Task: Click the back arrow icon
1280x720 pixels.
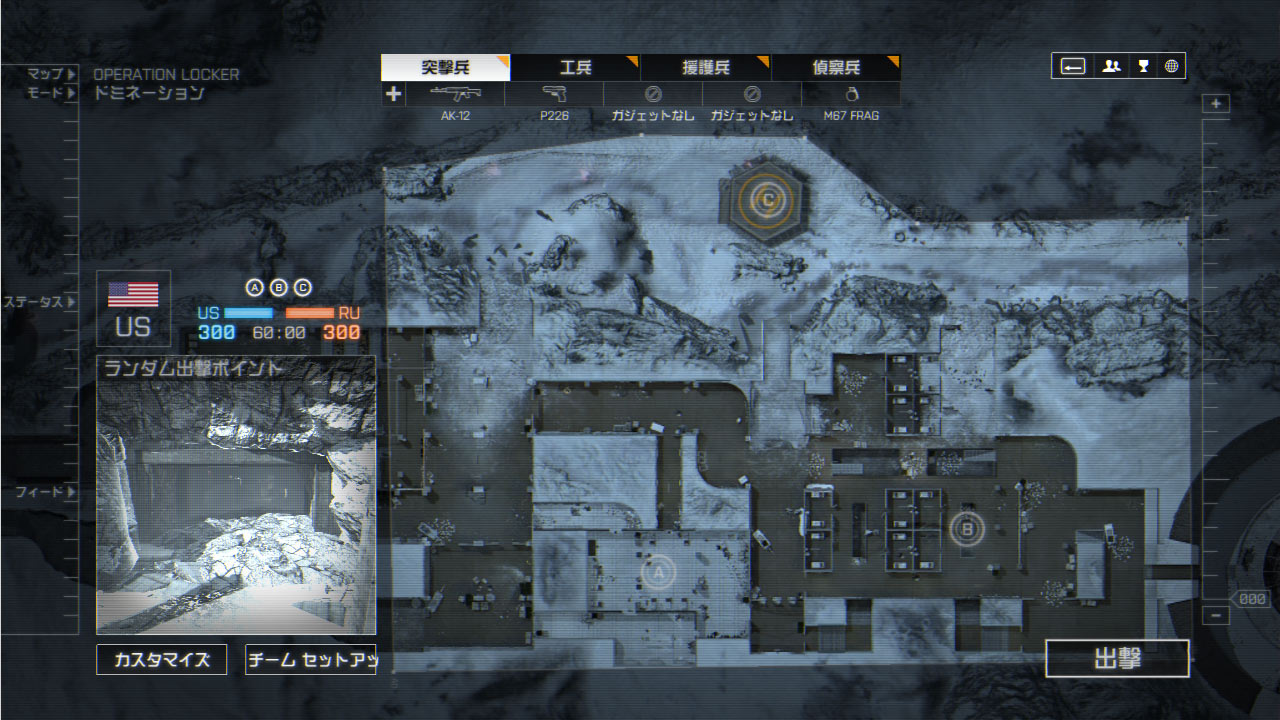Action: pos(1072,66)
